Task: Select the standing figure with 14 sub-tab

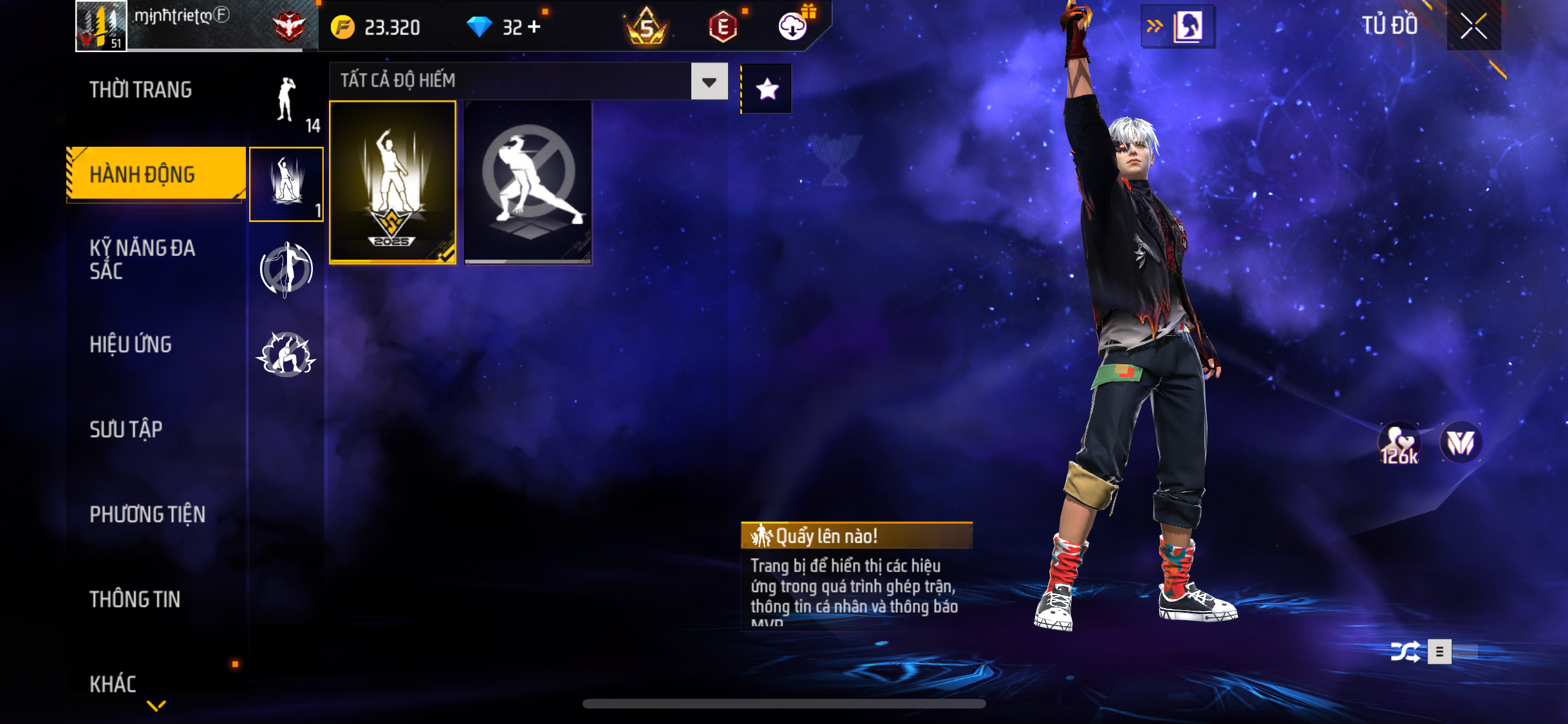Action: click(286, 103)
